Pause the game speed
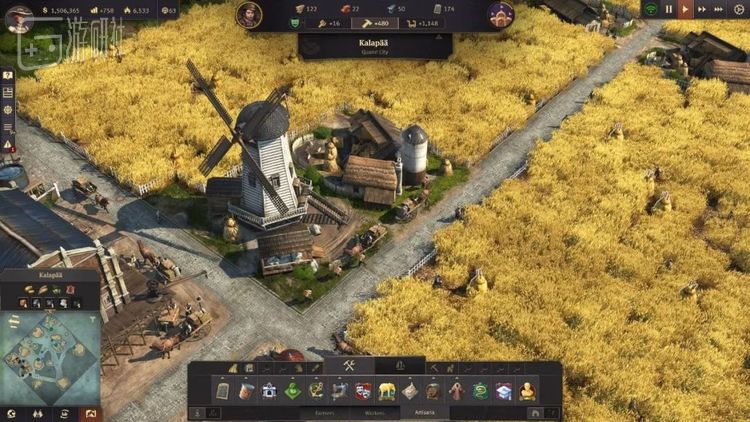Image resolution: width=750 pixels, height=422 pixels. click(x=668, y=9)
